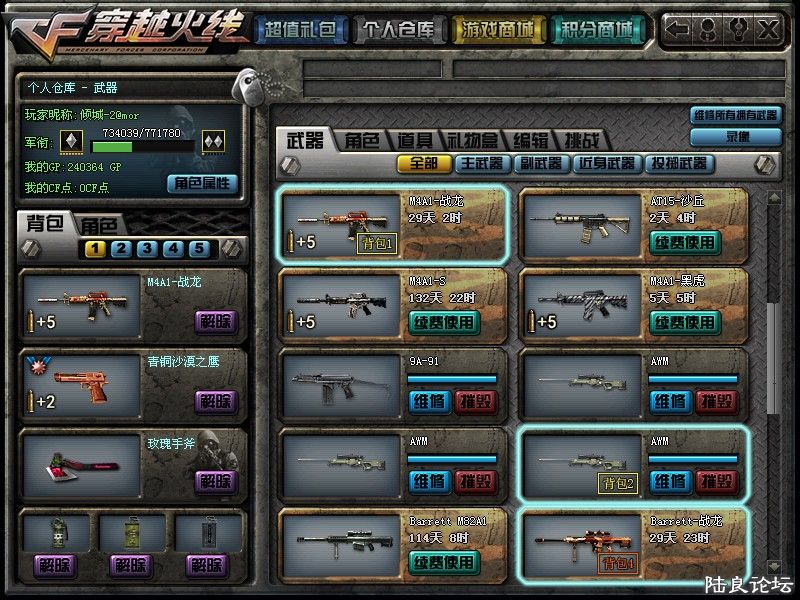Show only 投掷武器 throwables
The width and height of the screenshot is (800, 600).
[679, 163]
